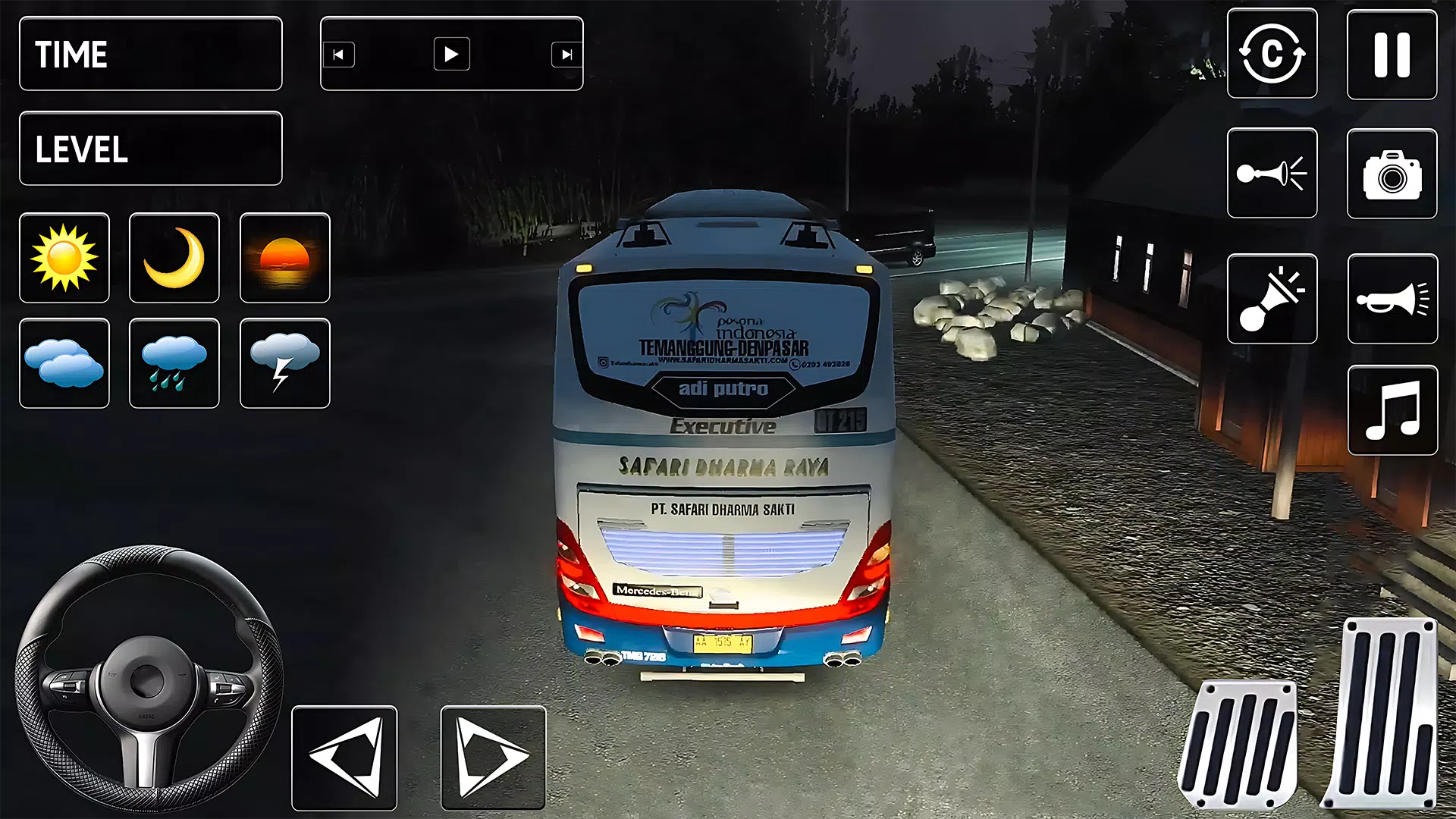
Task: Pick the cloudy weather option
Action: click(x=64, y=364)
